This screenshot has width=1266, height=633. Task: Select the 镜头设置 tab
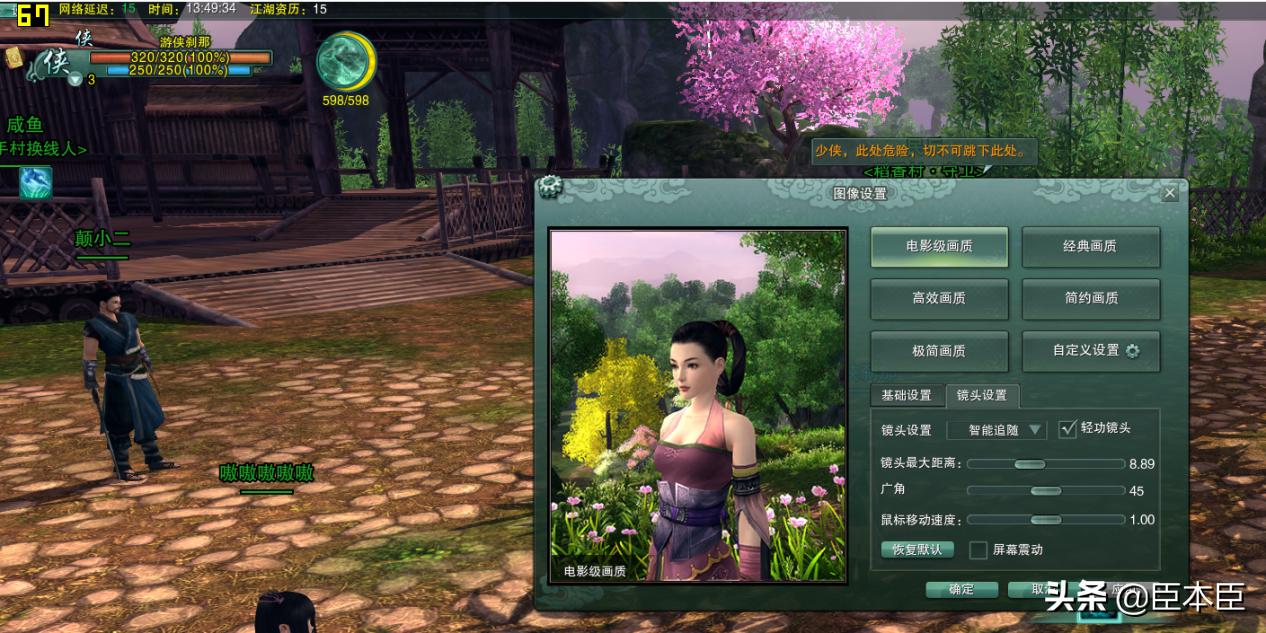point(982,395)
